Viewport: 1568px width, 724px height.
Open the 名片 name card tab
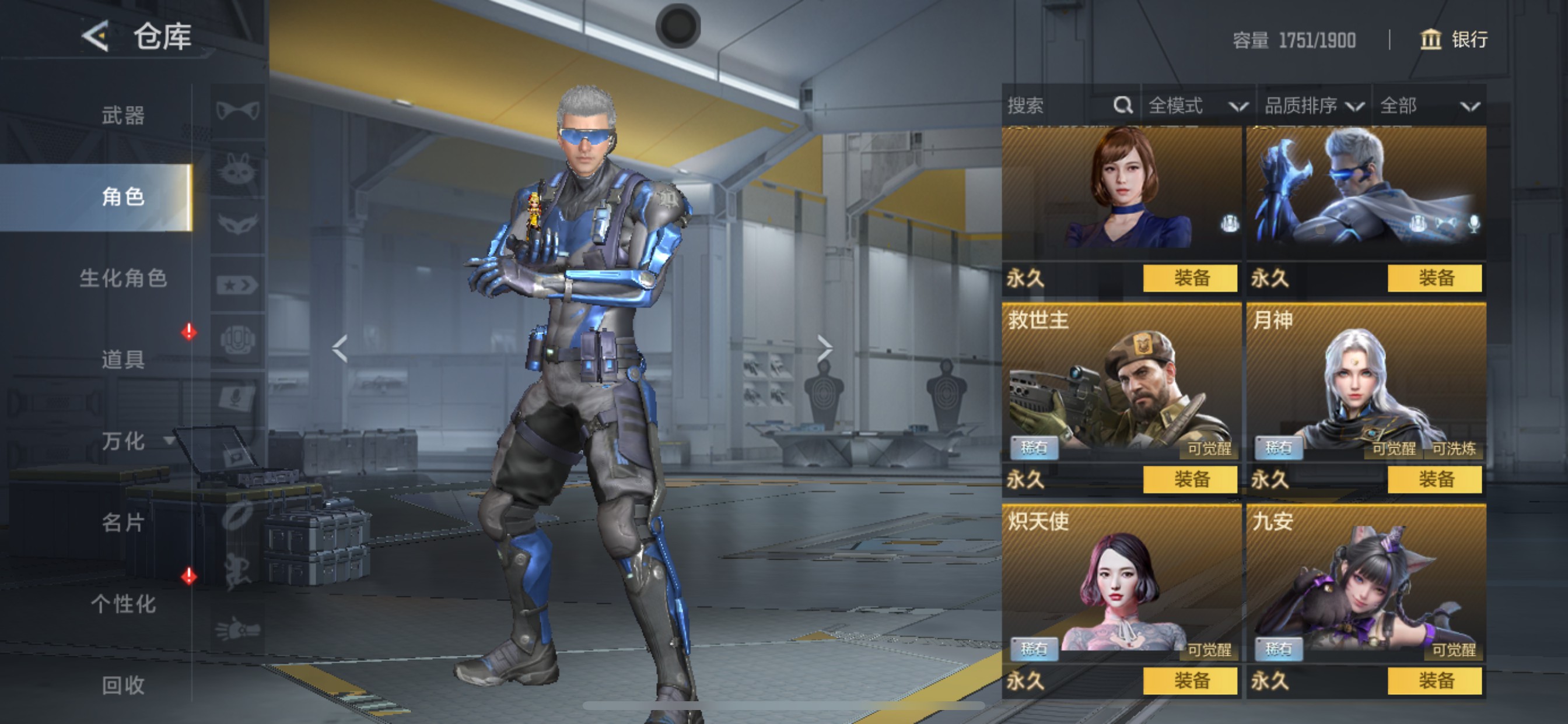pyautogui.click(x=123, y=522)
